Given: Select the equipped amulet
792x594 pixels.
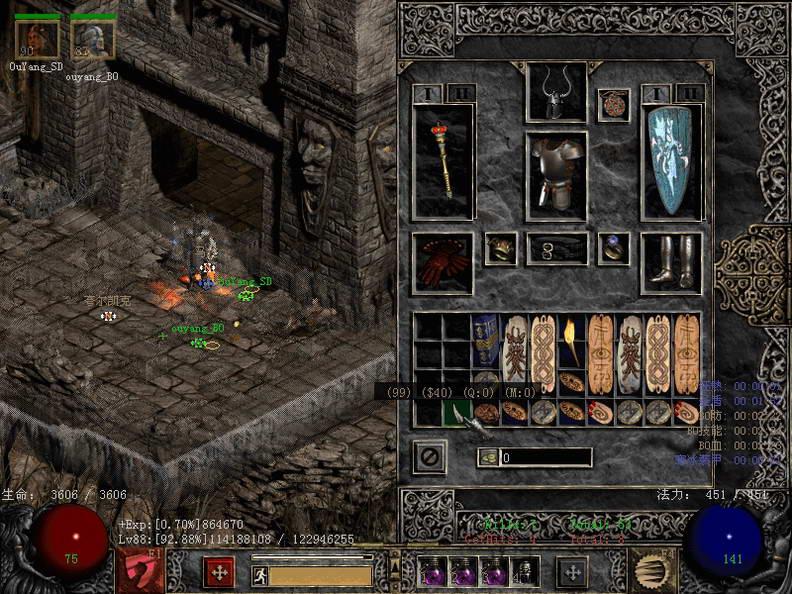Looking at the screenshot, I should (613, 105).
